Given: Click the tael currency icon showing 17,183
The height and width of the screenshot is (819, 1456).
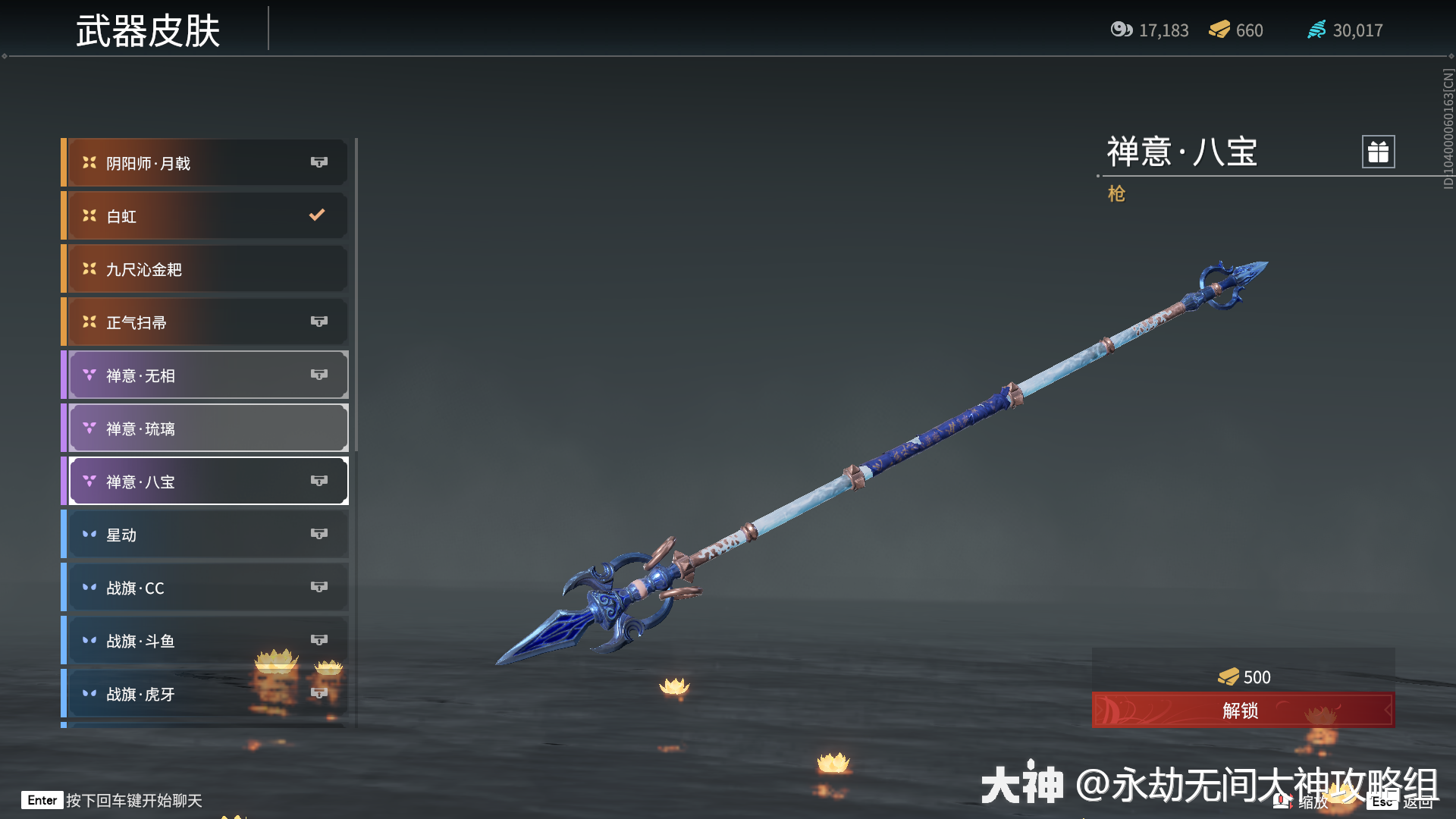Looking at the screenshot, I should pyautogui.click(x=1122, y=30).
